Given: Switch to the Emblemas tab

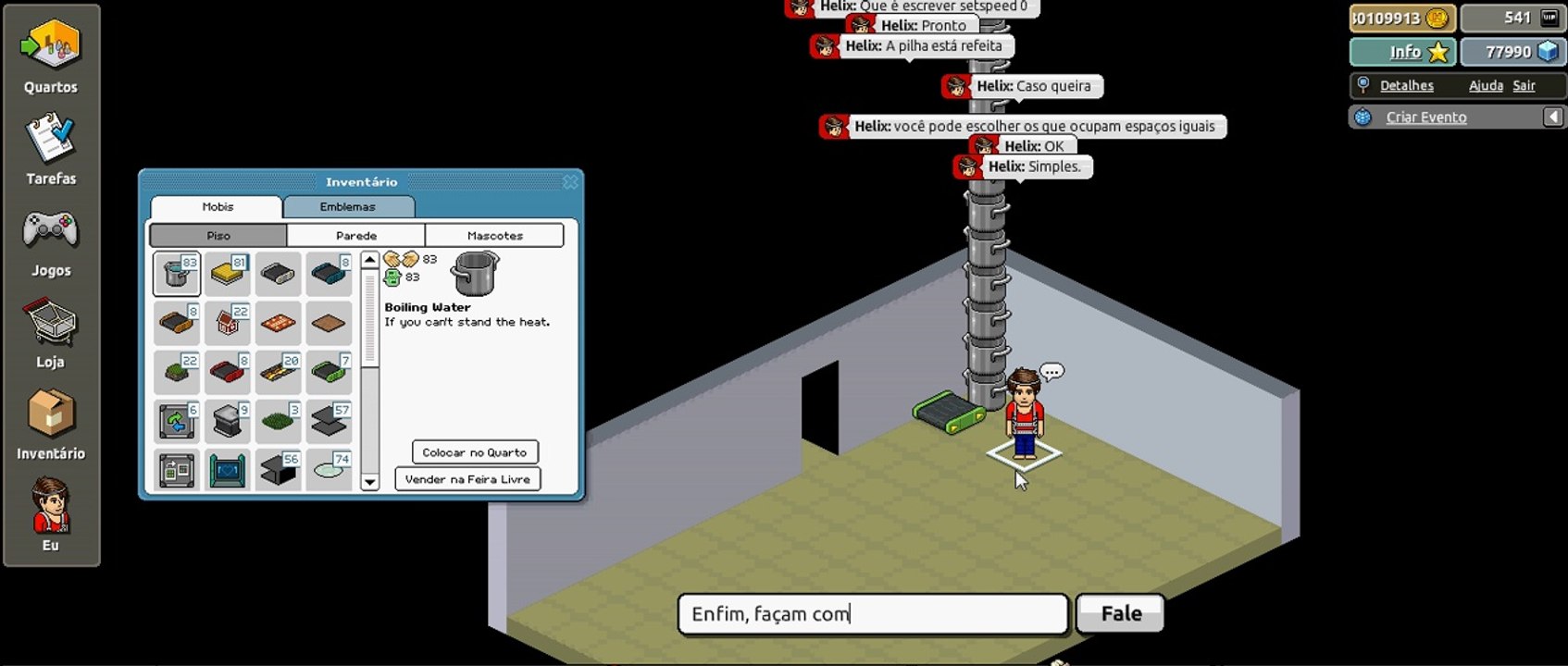Looking at the screenshot, I should pyautogui.click(x=348, y=207).
